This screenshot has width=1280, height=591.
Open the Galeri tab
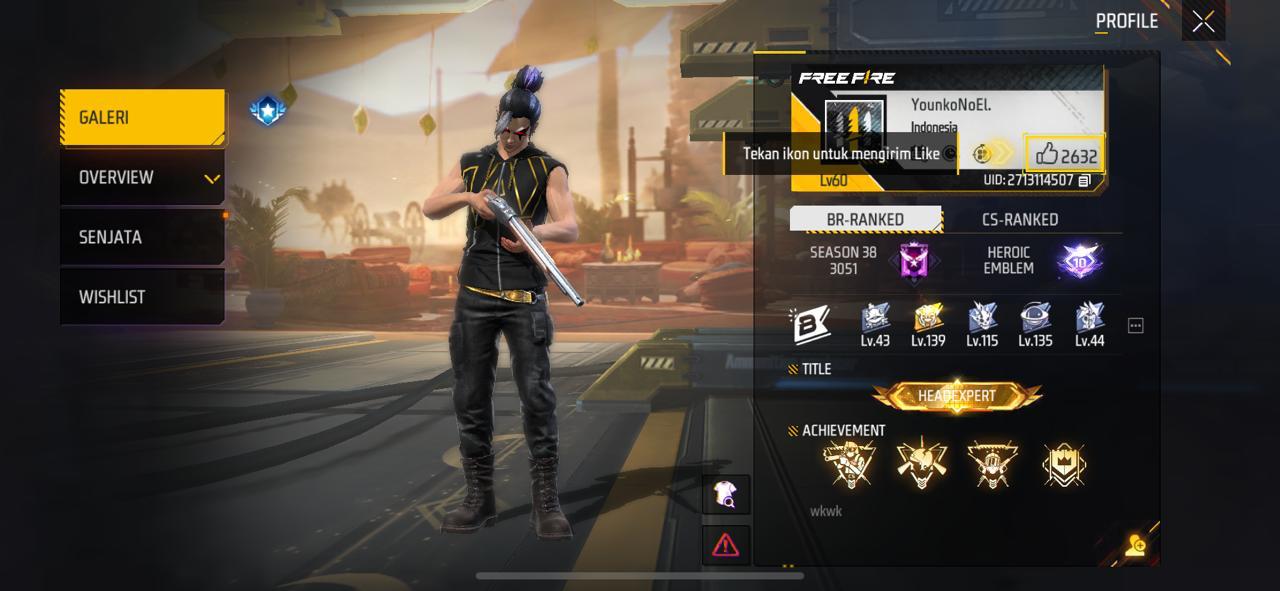point(142,117)
